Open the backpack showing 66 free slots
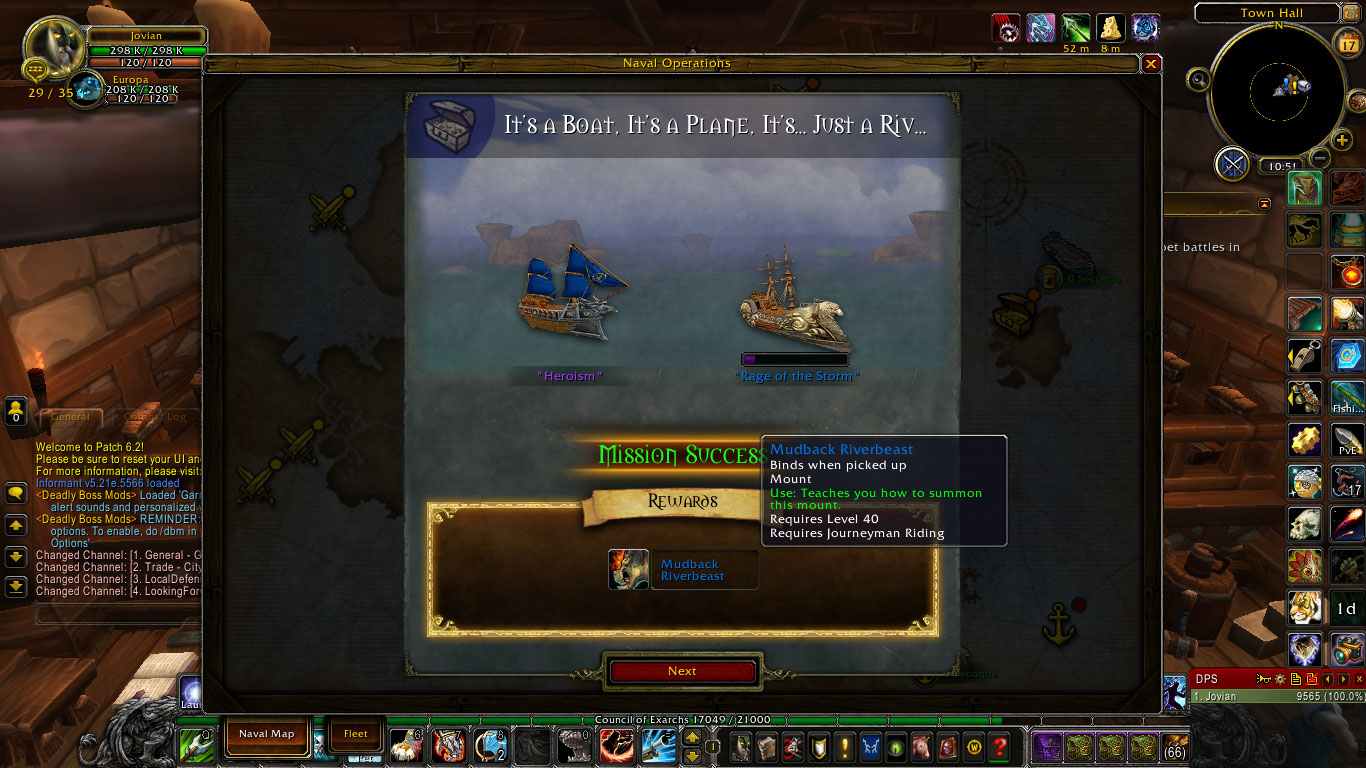This screenshot has width=1366, height=768. point(1175,746)
